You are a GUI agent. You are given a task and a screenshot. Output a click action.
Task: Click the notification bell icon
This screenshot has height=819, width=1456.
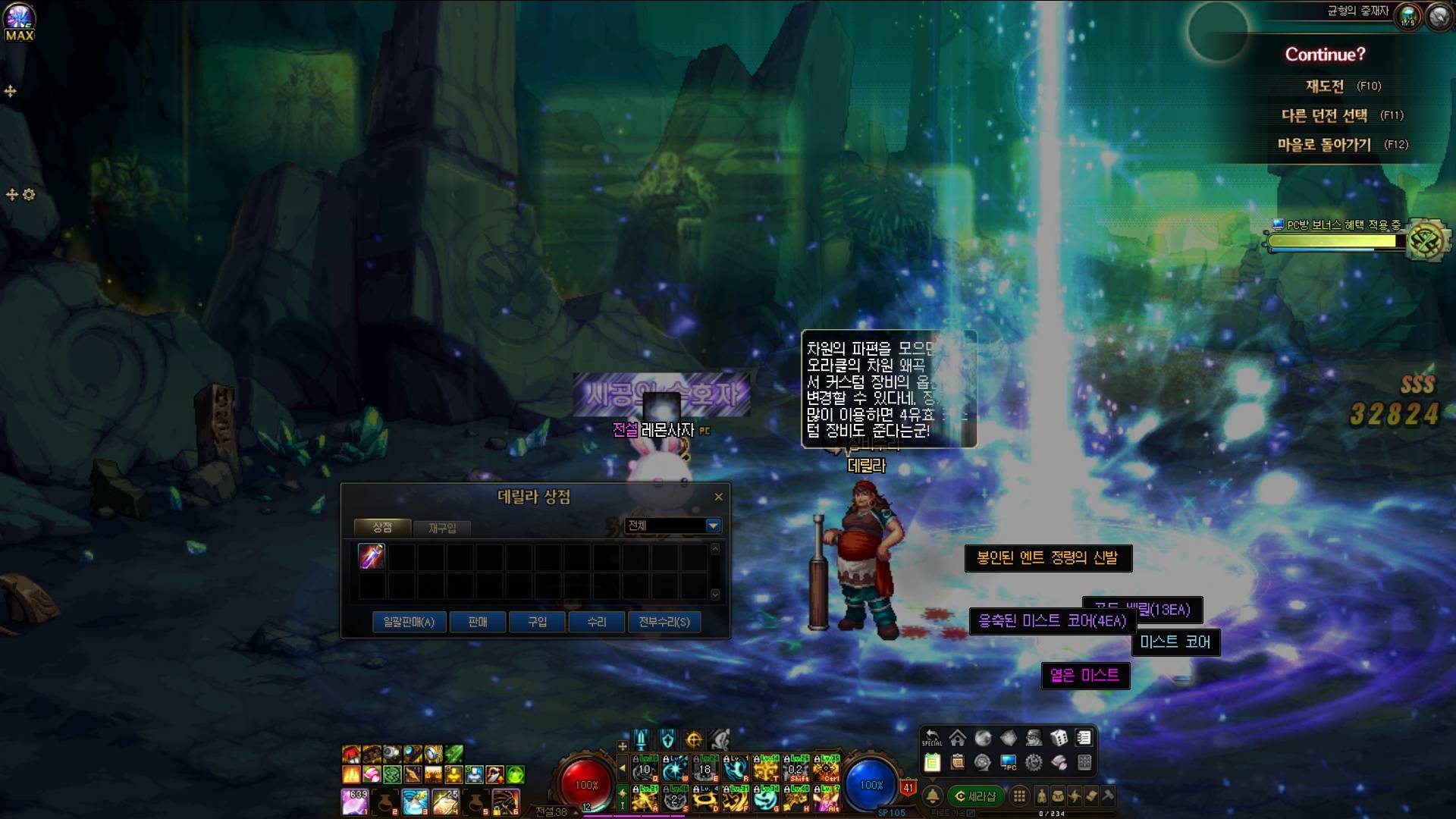(933, 796)
